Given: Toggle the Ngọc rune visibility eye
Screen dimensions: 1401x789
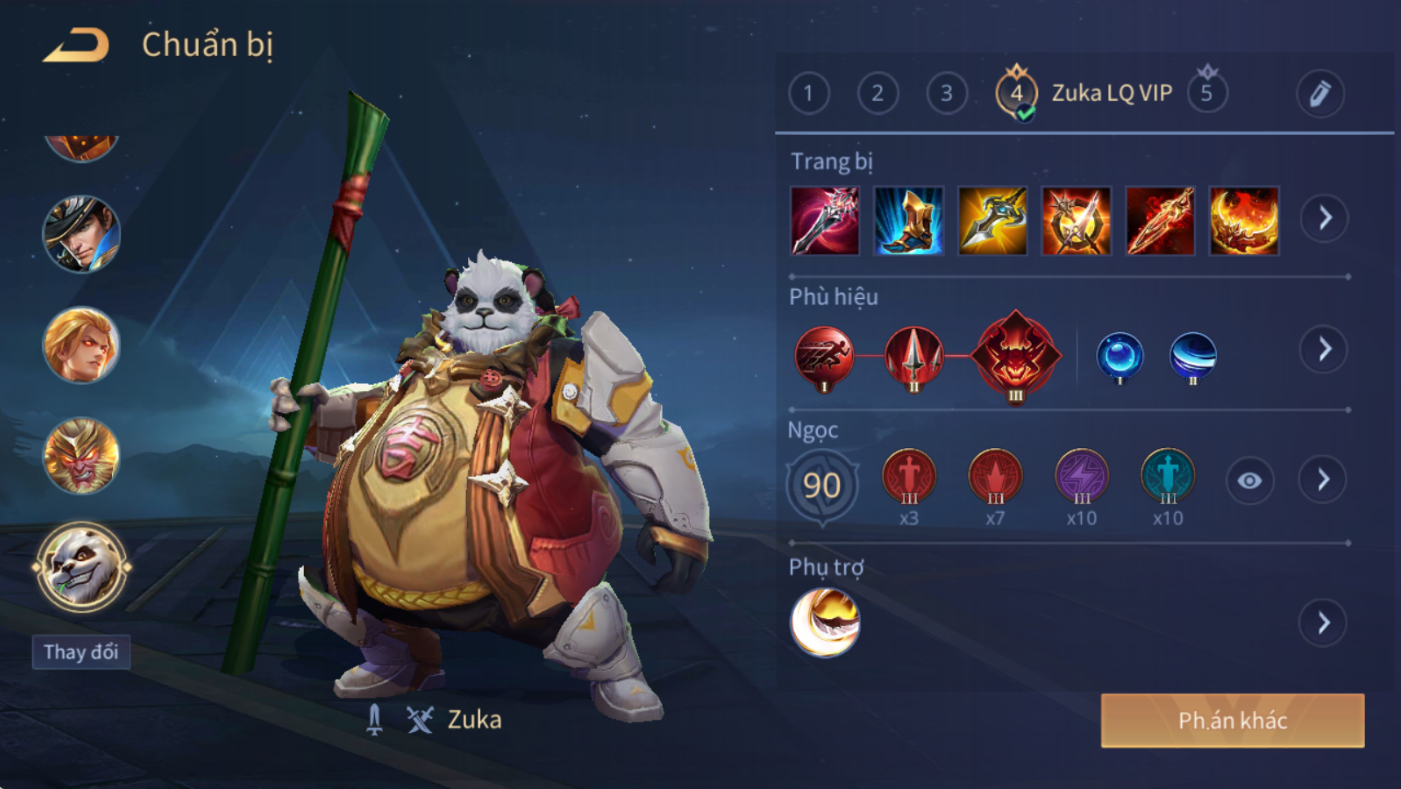Looking at the screenshot, I should click(1249, 481).
